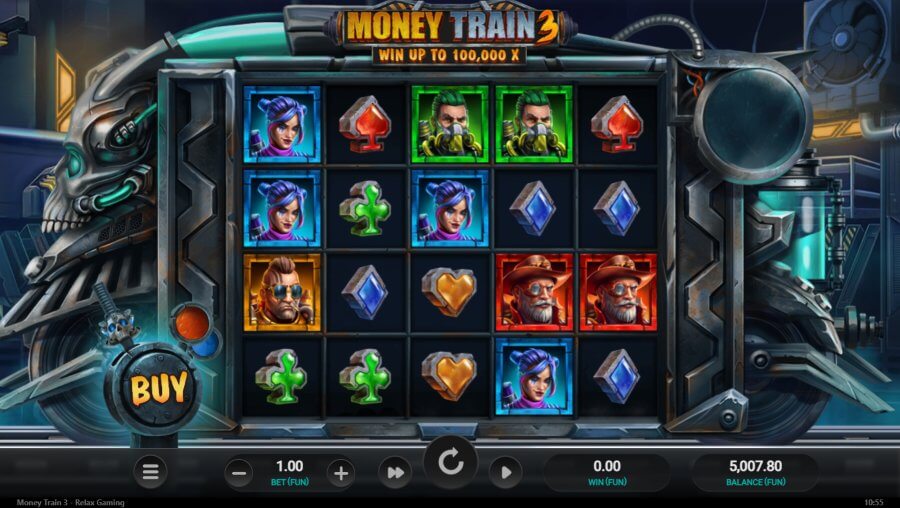Viewport: 900px width, 508px height.
Task: Start autoplay with the play button
Action: (x=505, y=473)
